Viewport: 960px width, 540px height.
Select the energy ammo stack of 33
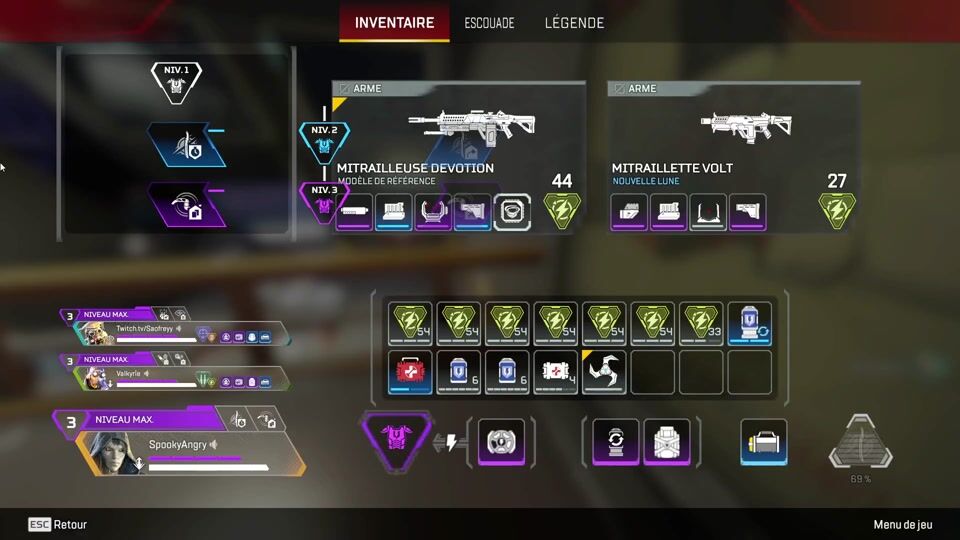tap(701, 323)
